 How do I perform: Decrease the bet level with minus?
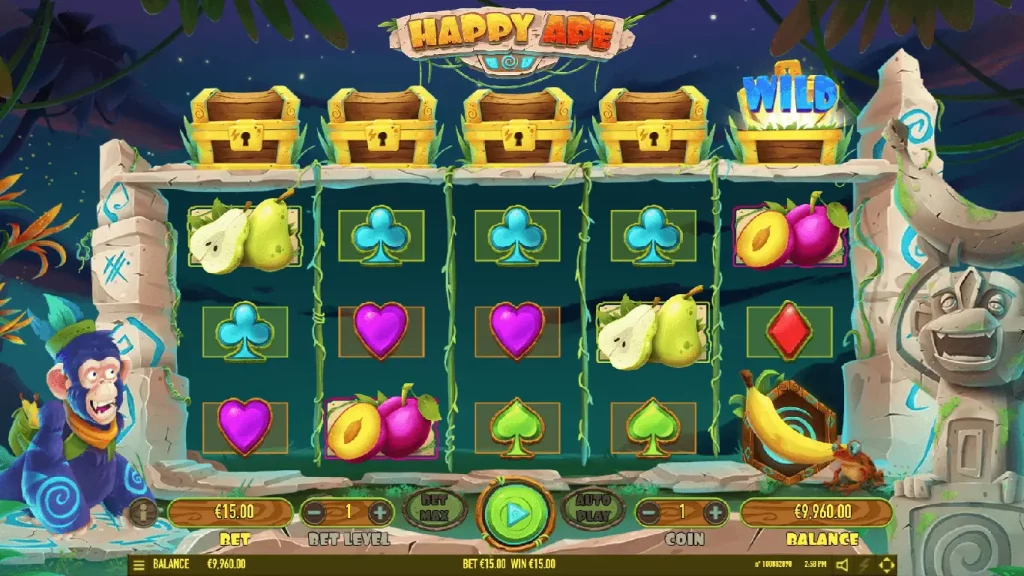point(315,513)
